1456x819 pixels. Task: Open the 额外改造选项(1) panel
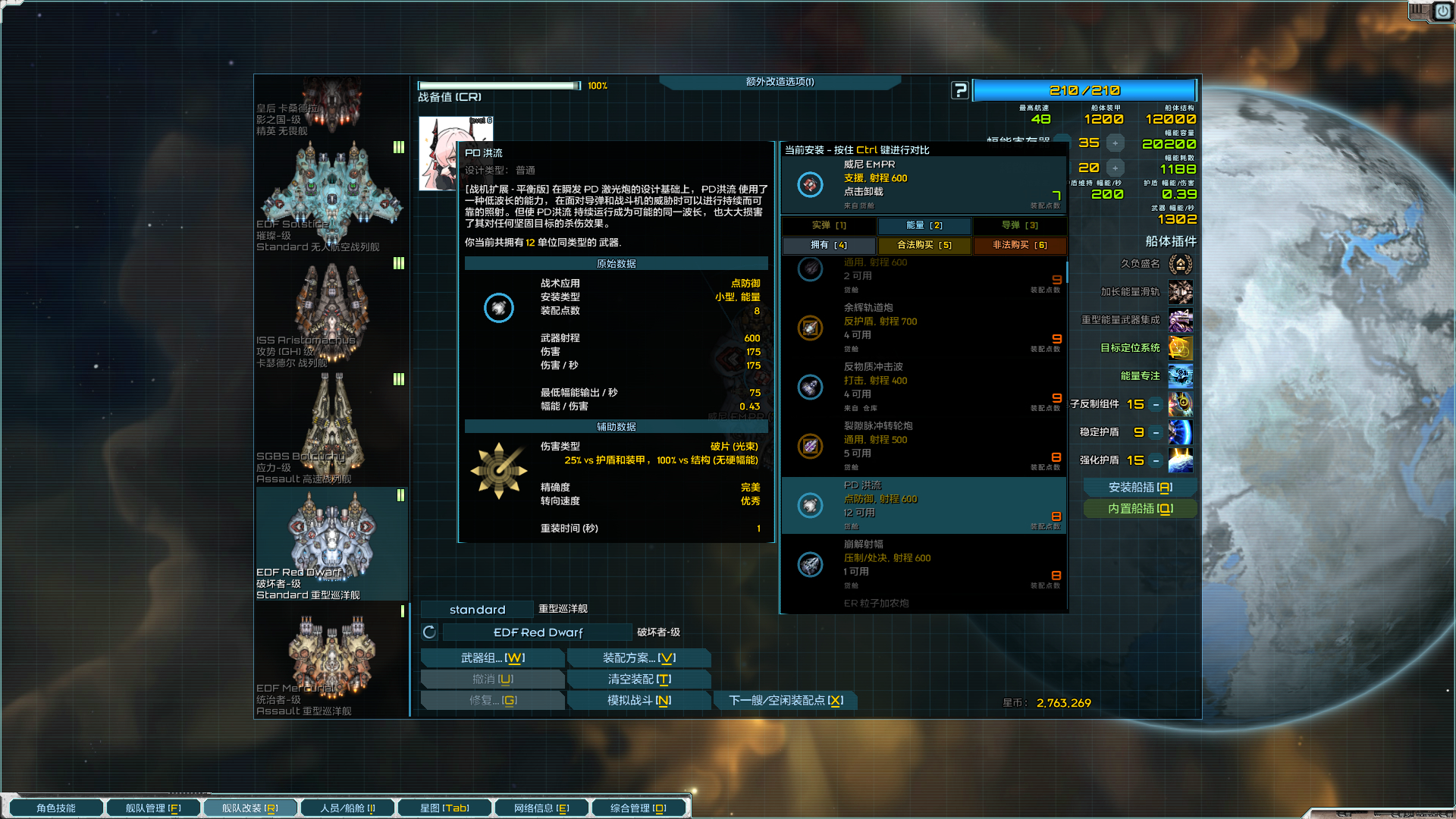tap(779, 82)
